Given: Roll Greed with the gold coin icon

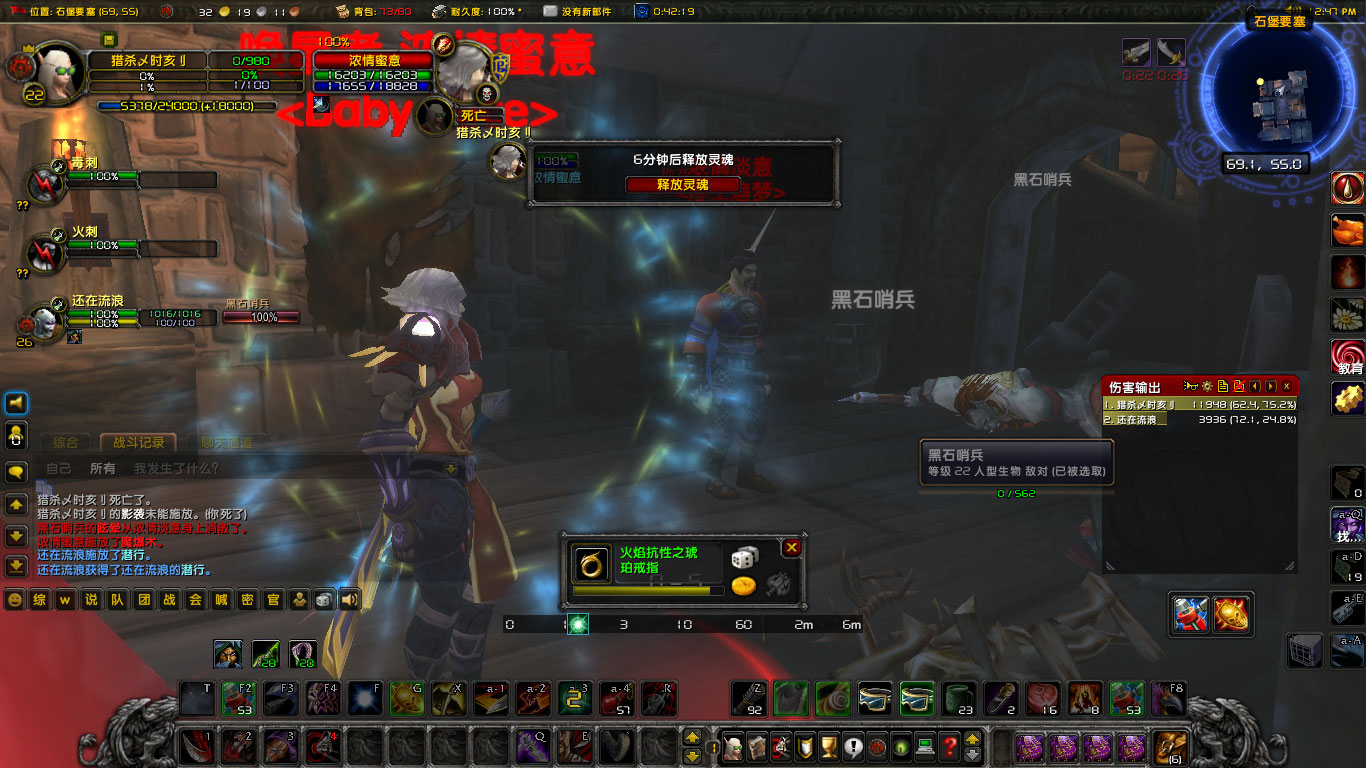Looking at the screenshot, I should click(x=743, y=587).
